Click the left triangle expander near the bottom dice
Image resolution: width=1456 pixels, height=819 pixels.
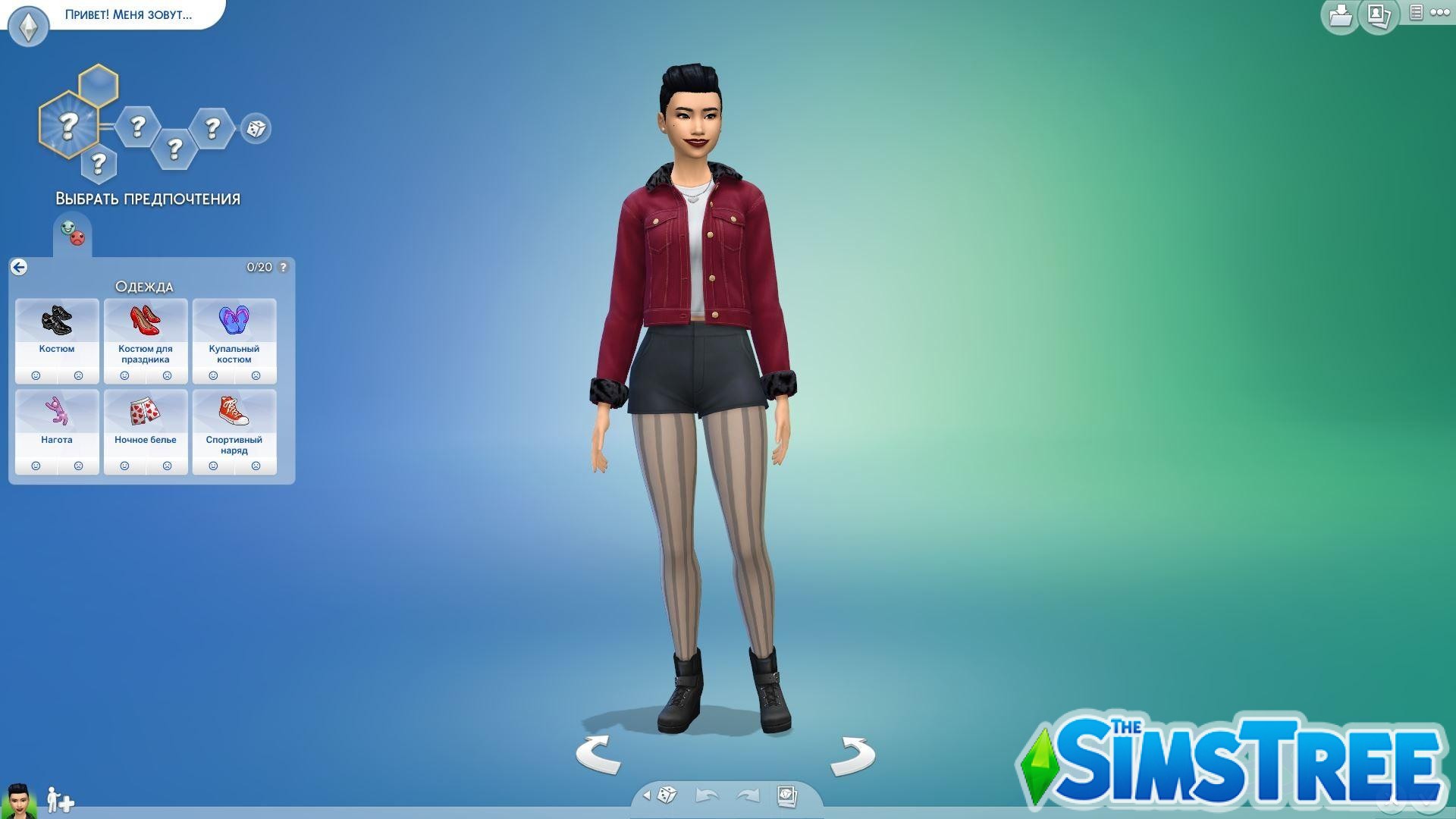[x=647, y=796]
